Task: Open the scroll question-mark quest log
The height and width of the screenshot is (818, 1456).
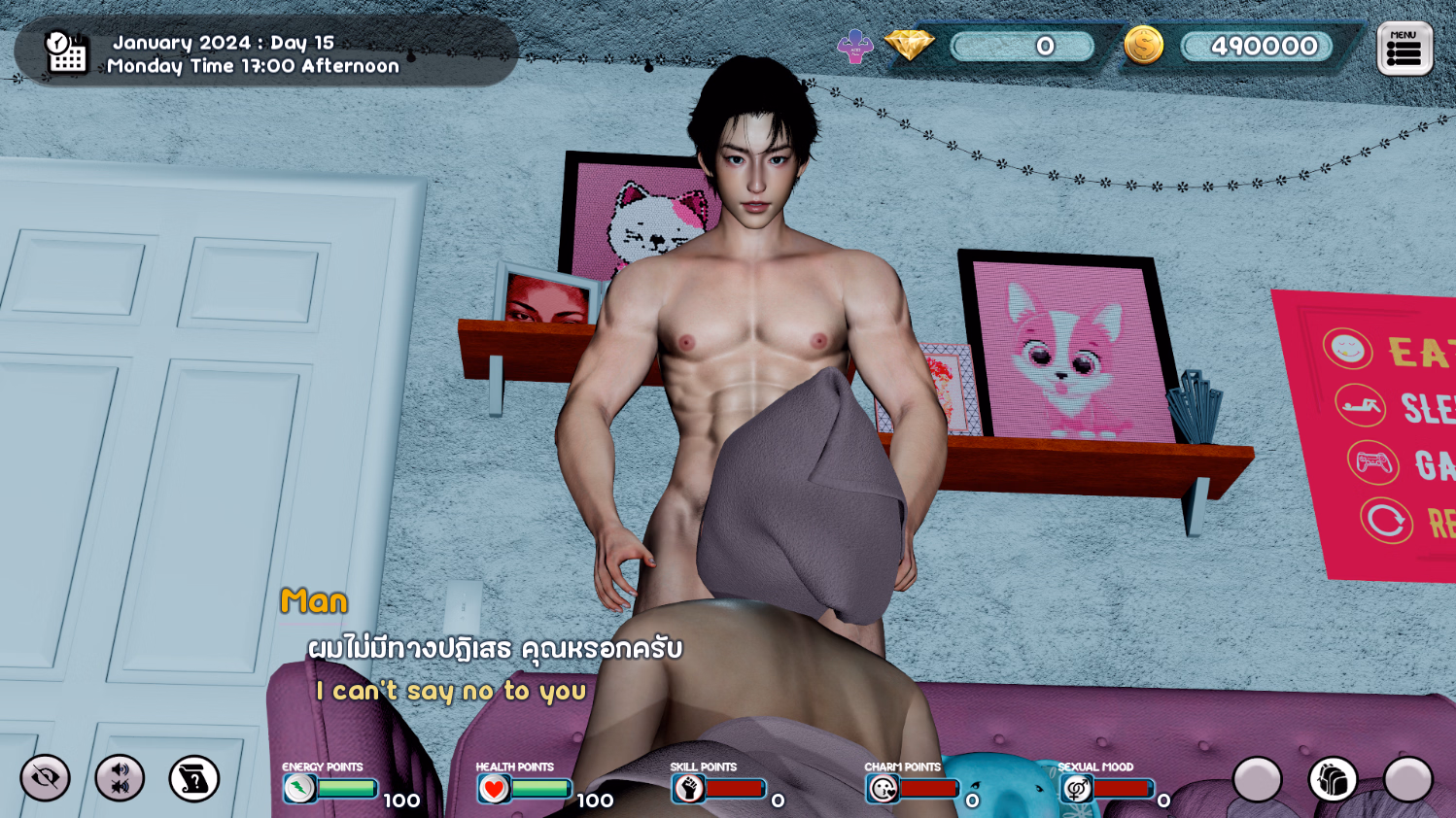Action: coord(194,778)
